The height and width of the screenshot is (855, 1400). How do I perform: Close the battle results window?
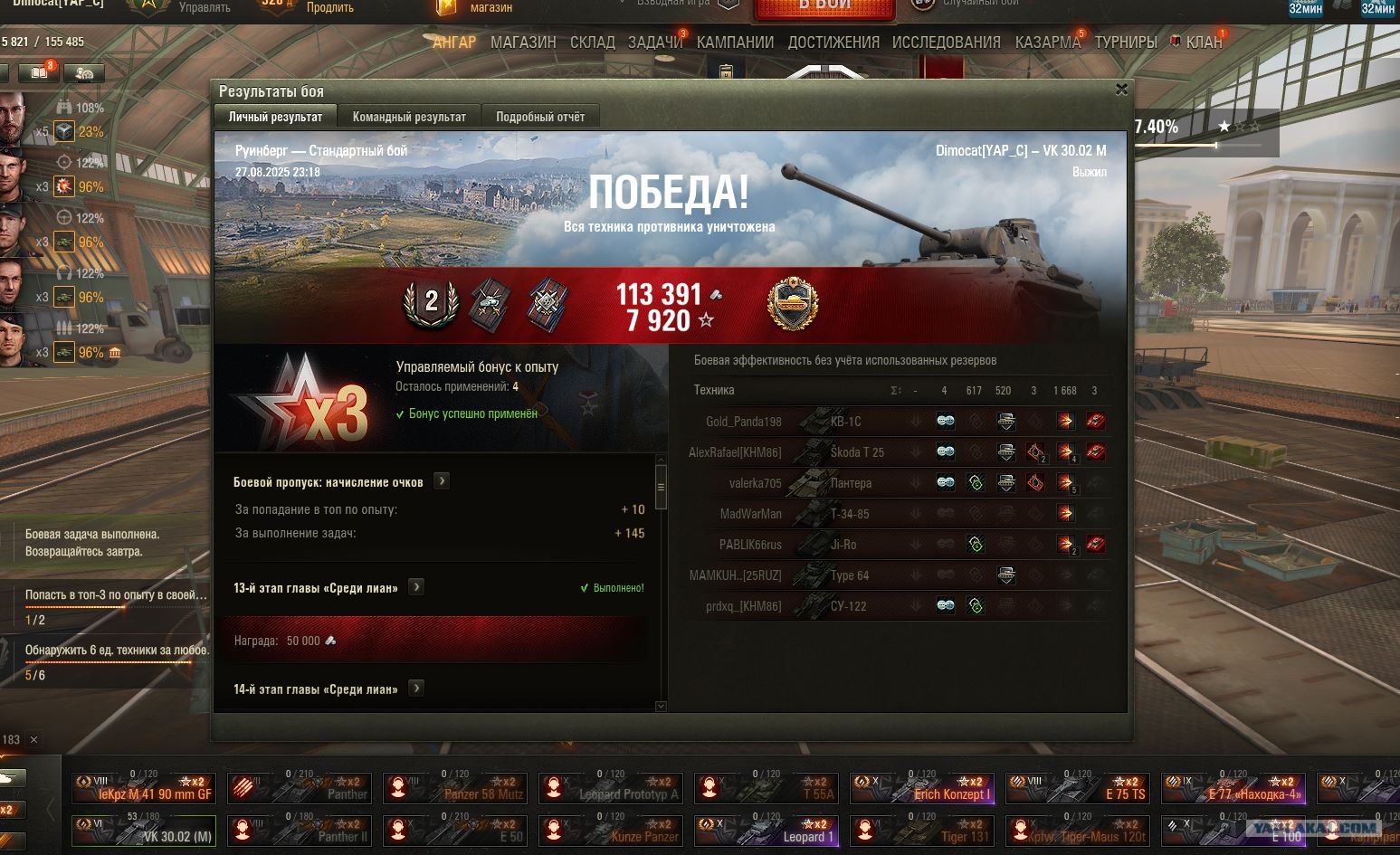pyautogui.click(x=1121, y=90)
